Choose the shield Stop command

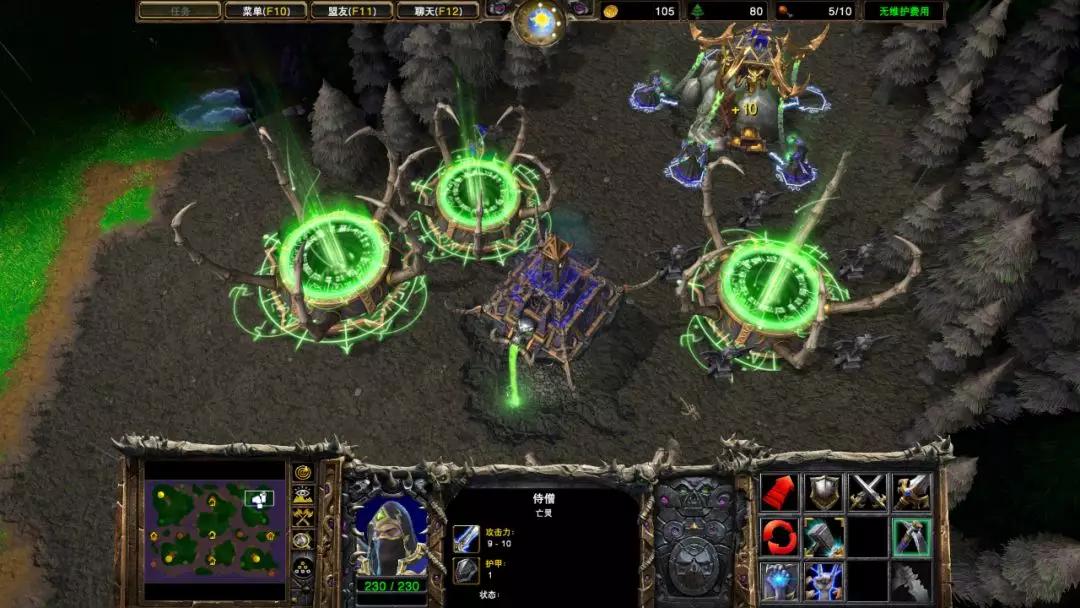[x=823, y=491]
